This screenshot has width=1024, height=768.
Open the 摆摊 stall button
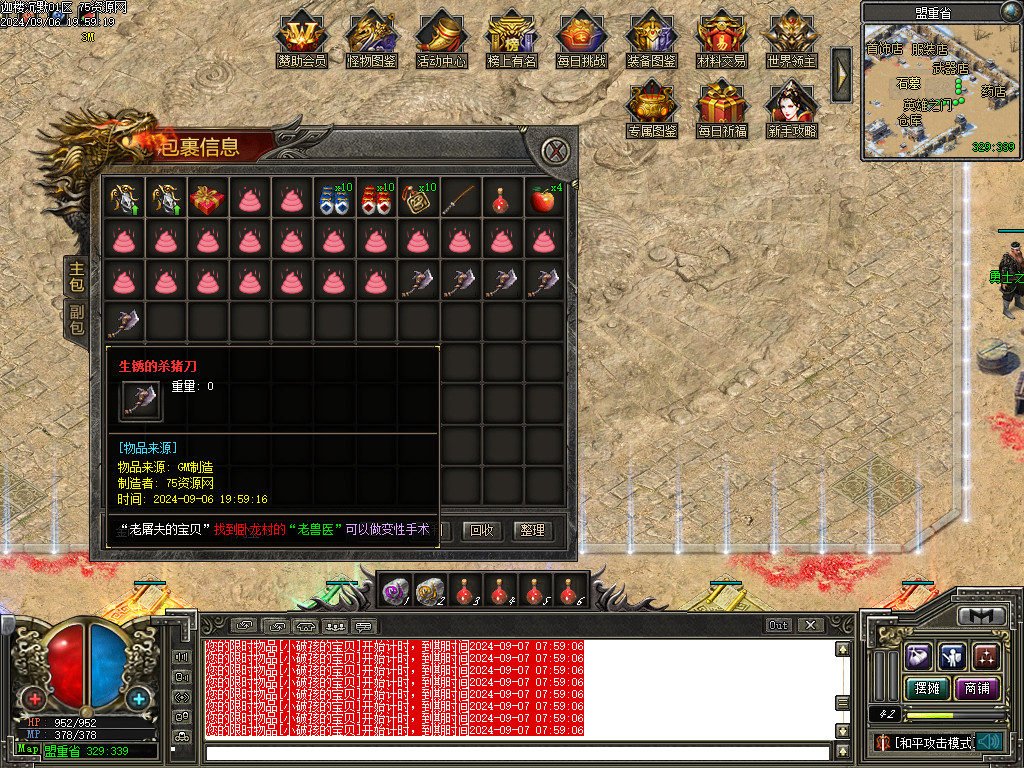tap(927, 688)
